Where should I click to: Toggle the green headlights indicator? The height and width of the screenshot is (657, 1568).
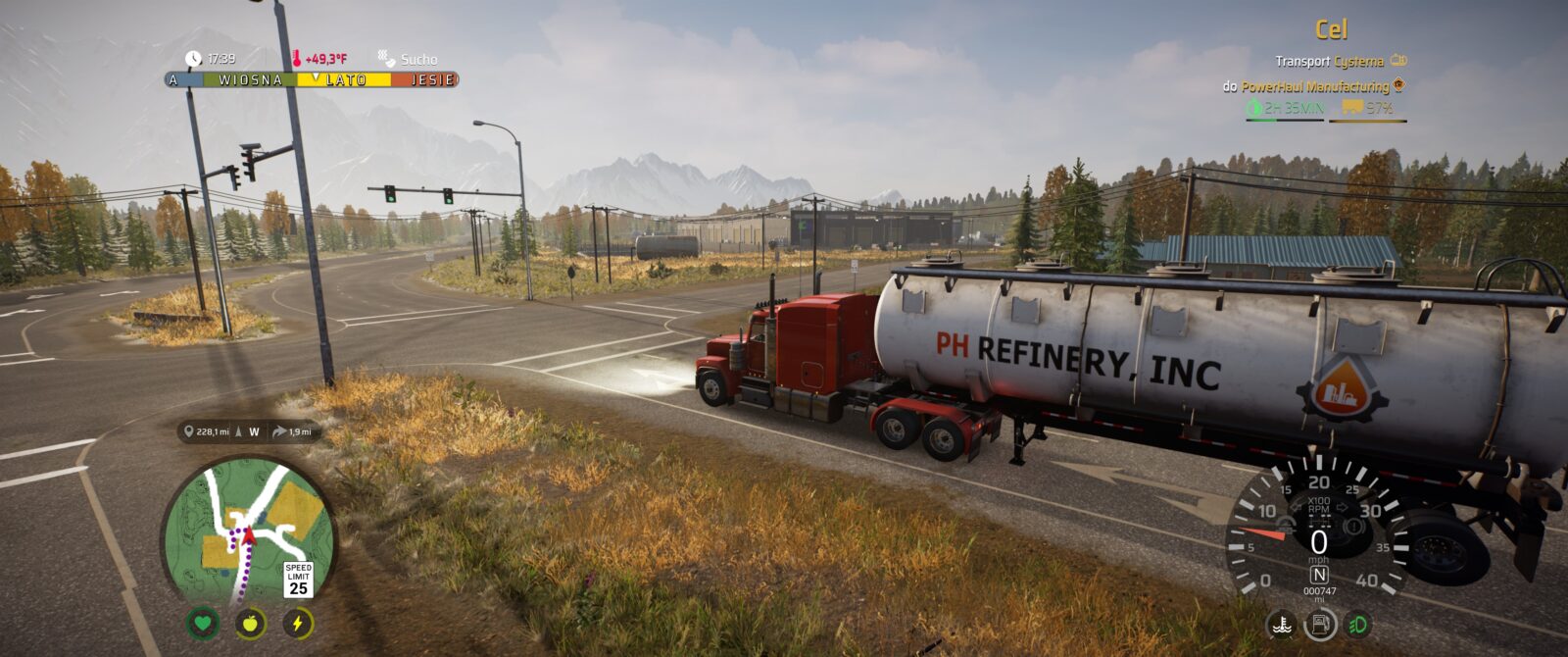pyautogui.click(x=1358, y=625)
